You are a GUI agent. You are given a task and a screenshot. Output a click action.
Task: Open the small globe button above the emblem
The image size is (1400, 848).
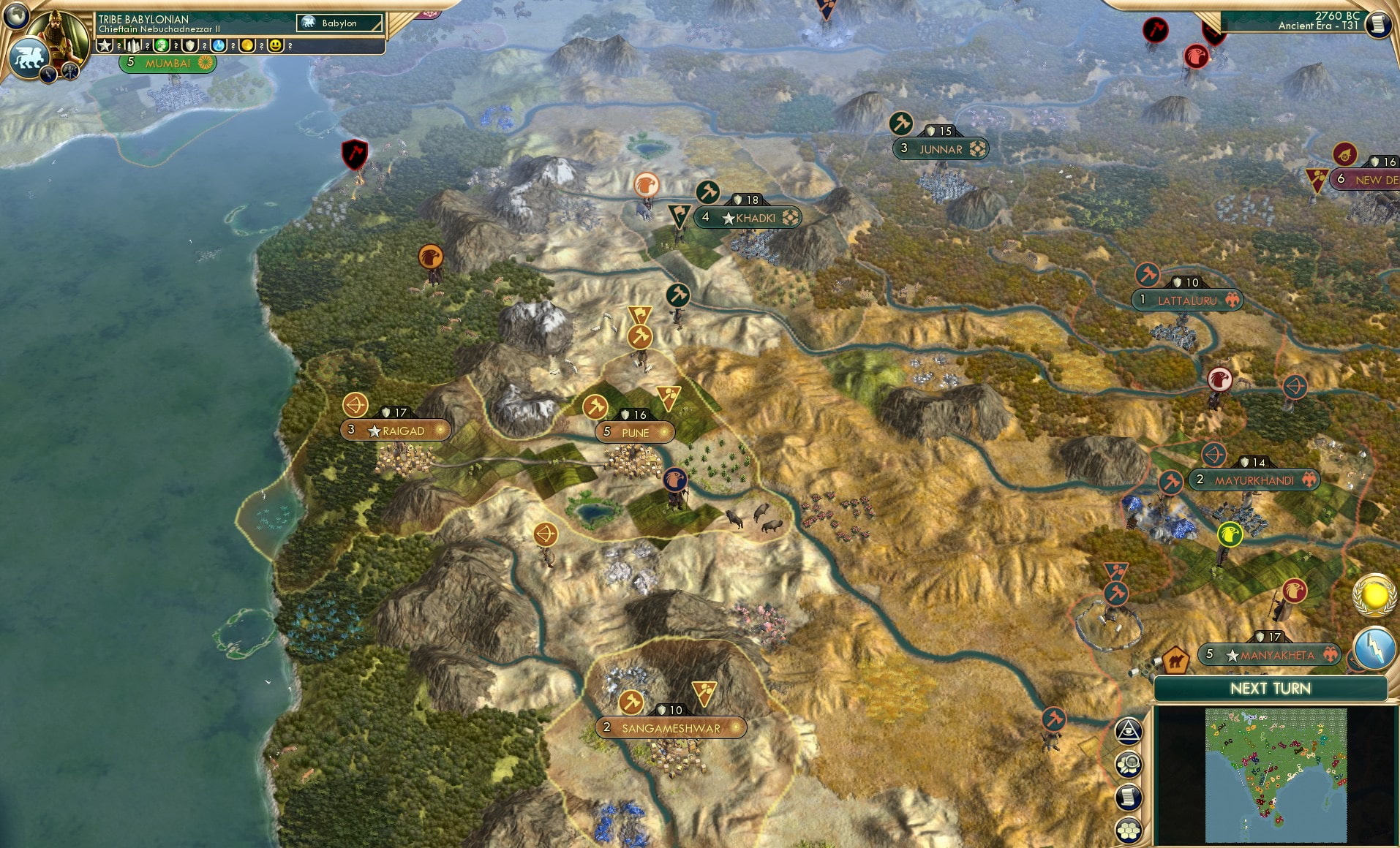16,15
